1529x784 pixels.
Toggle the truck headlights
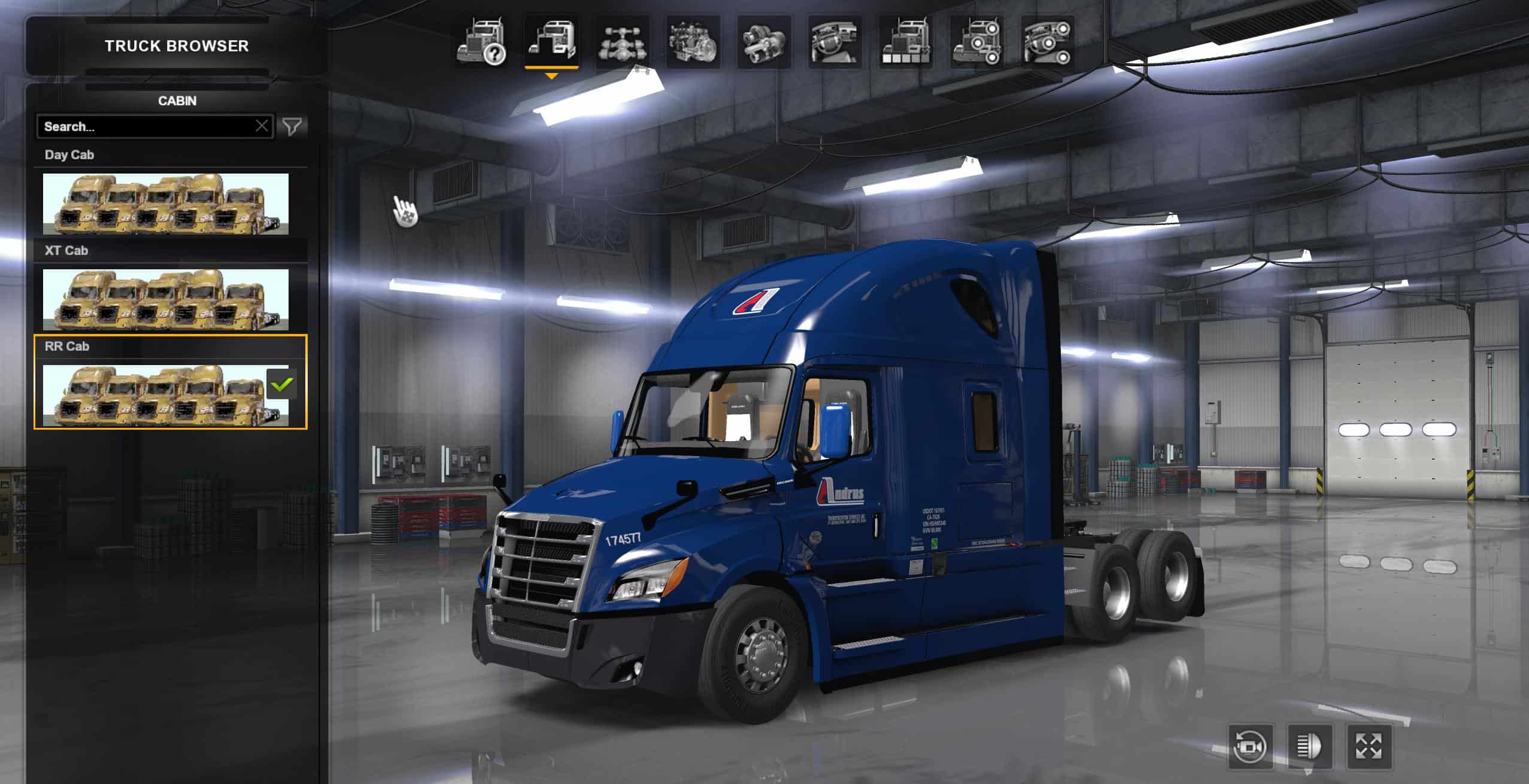pyautogui.click(x=1309, y=747)
